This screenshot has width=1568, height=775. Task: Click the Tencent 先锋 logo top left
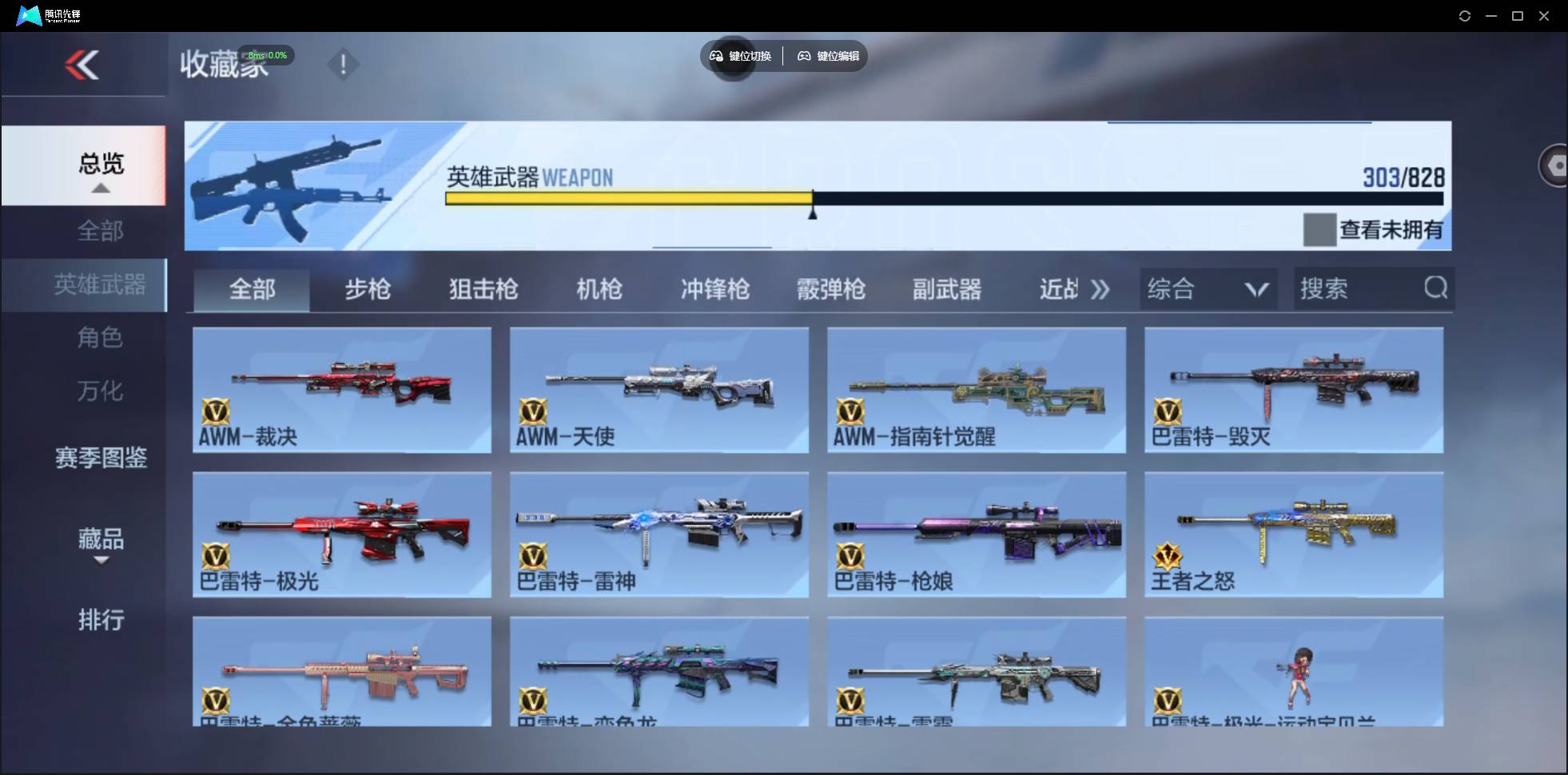pos(28,15)
